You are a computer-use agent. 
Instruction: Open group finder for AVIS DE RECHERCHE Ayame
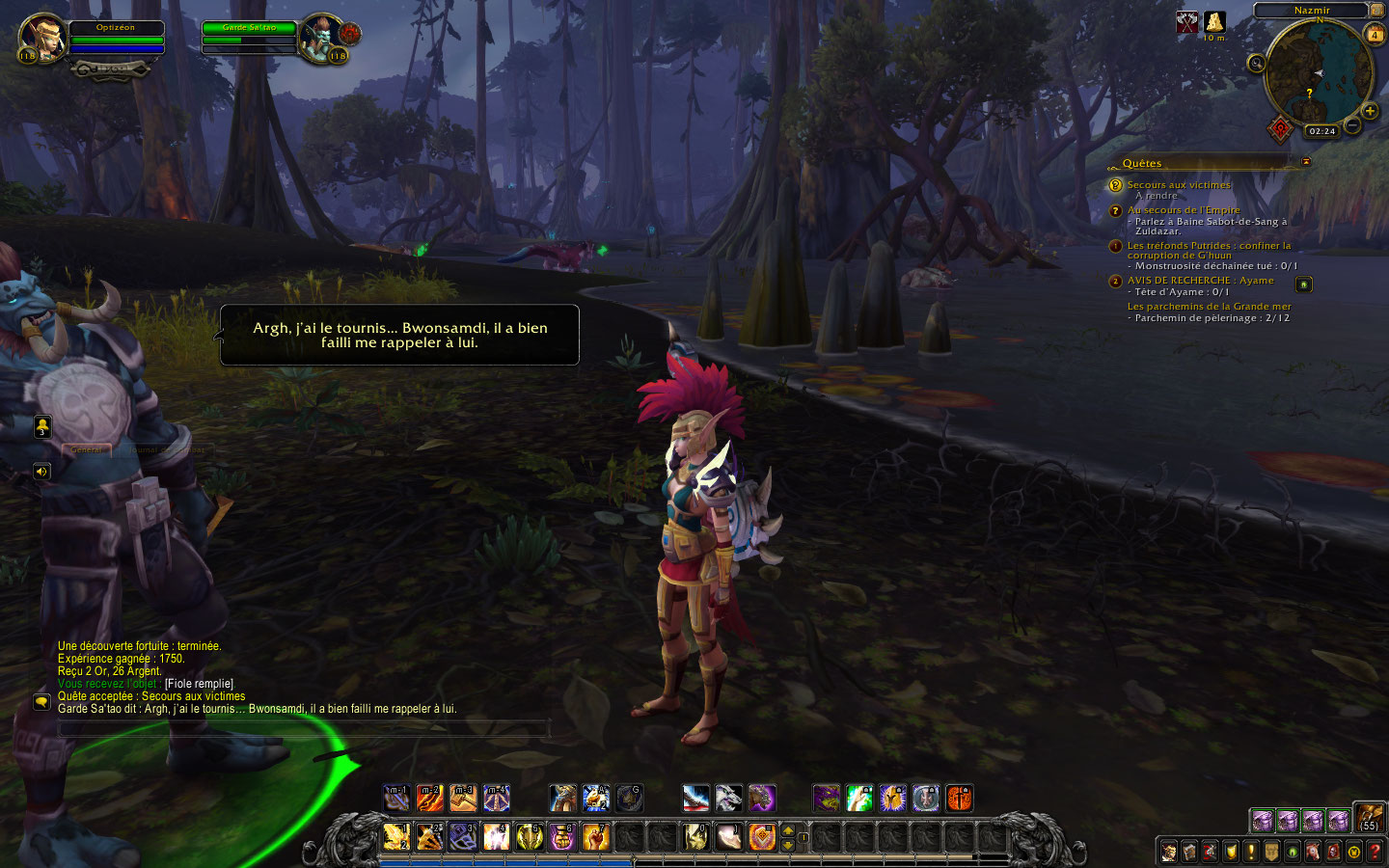pos(1303,285)
